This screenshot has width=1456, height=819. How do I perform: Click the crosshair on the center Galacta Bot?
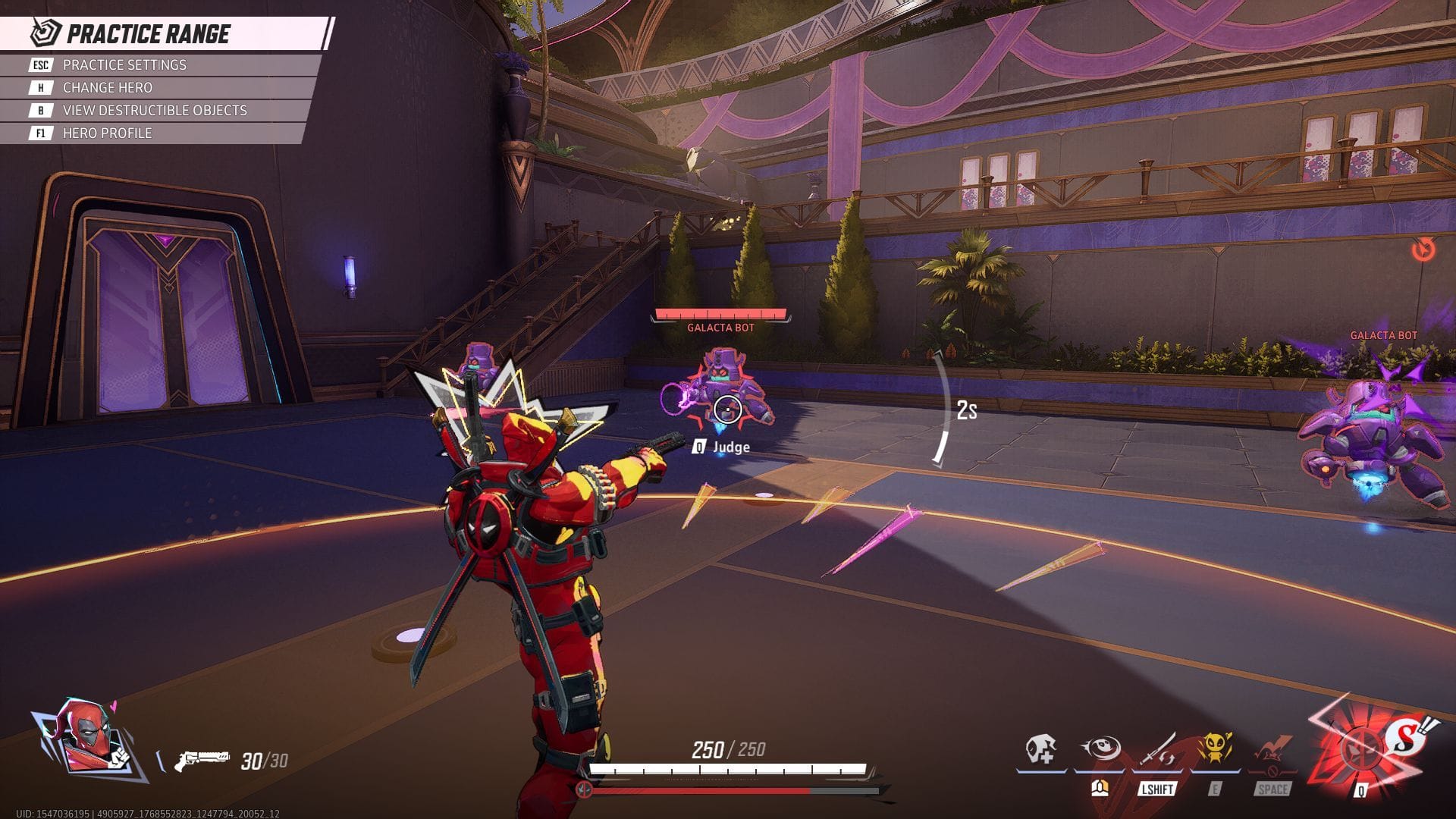(727, 409)
